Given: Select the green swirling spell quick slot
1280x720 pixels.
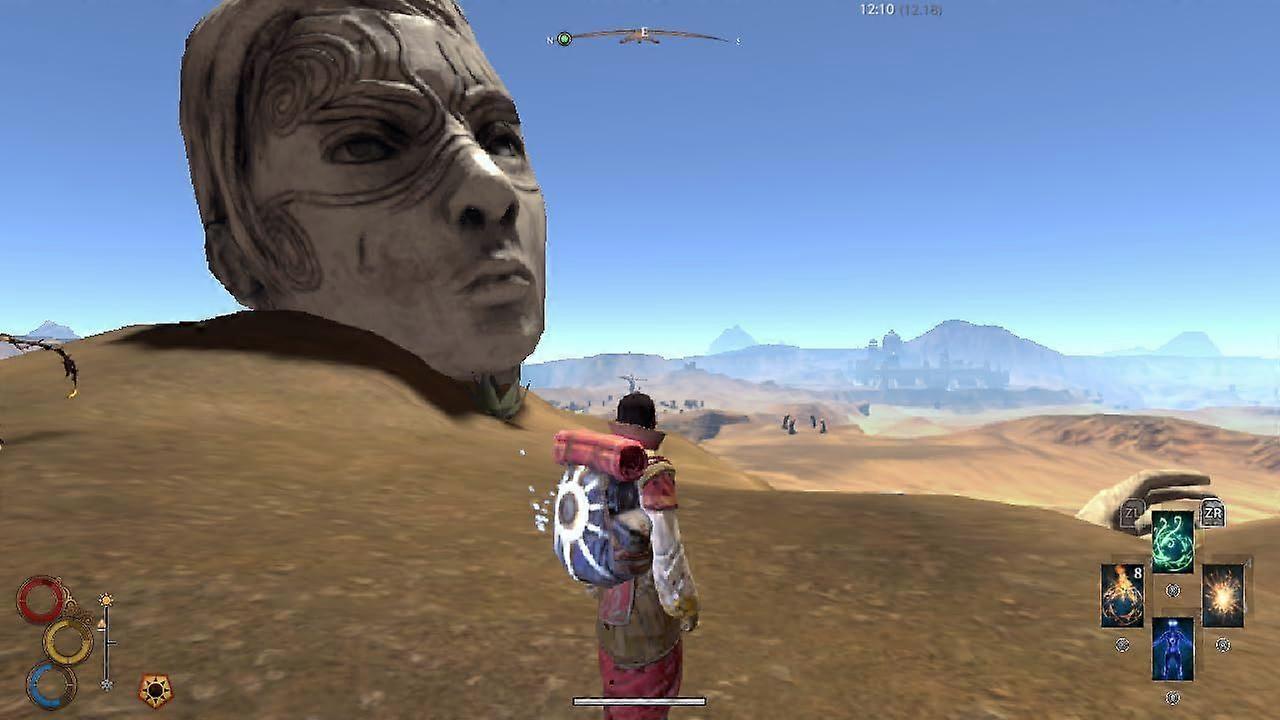Looking at the screenshot, I should point(1172,541).
